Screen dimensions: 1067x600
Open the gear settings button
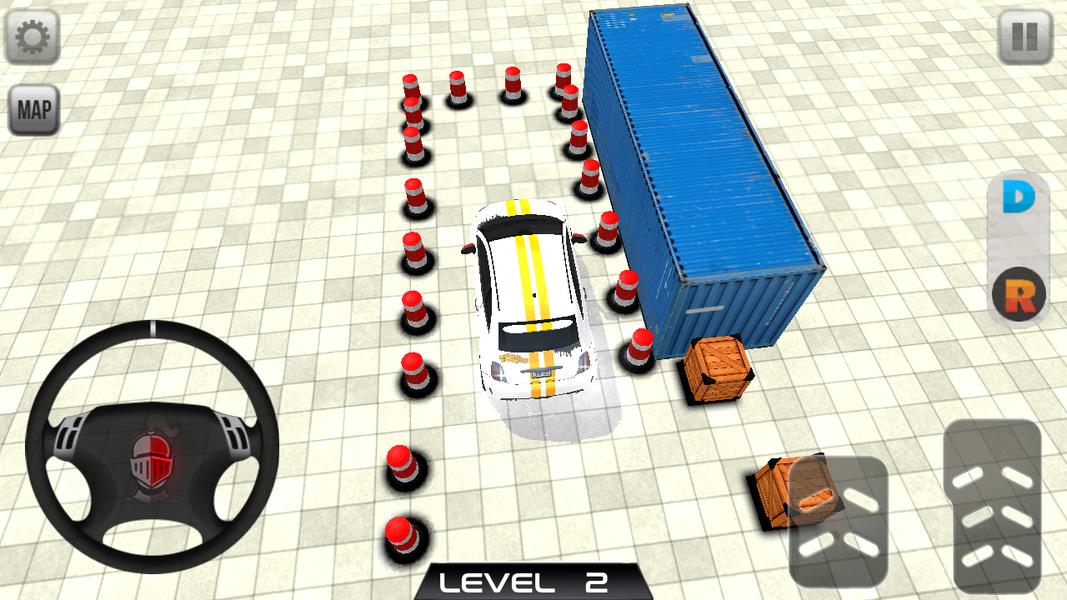point(33,37)
